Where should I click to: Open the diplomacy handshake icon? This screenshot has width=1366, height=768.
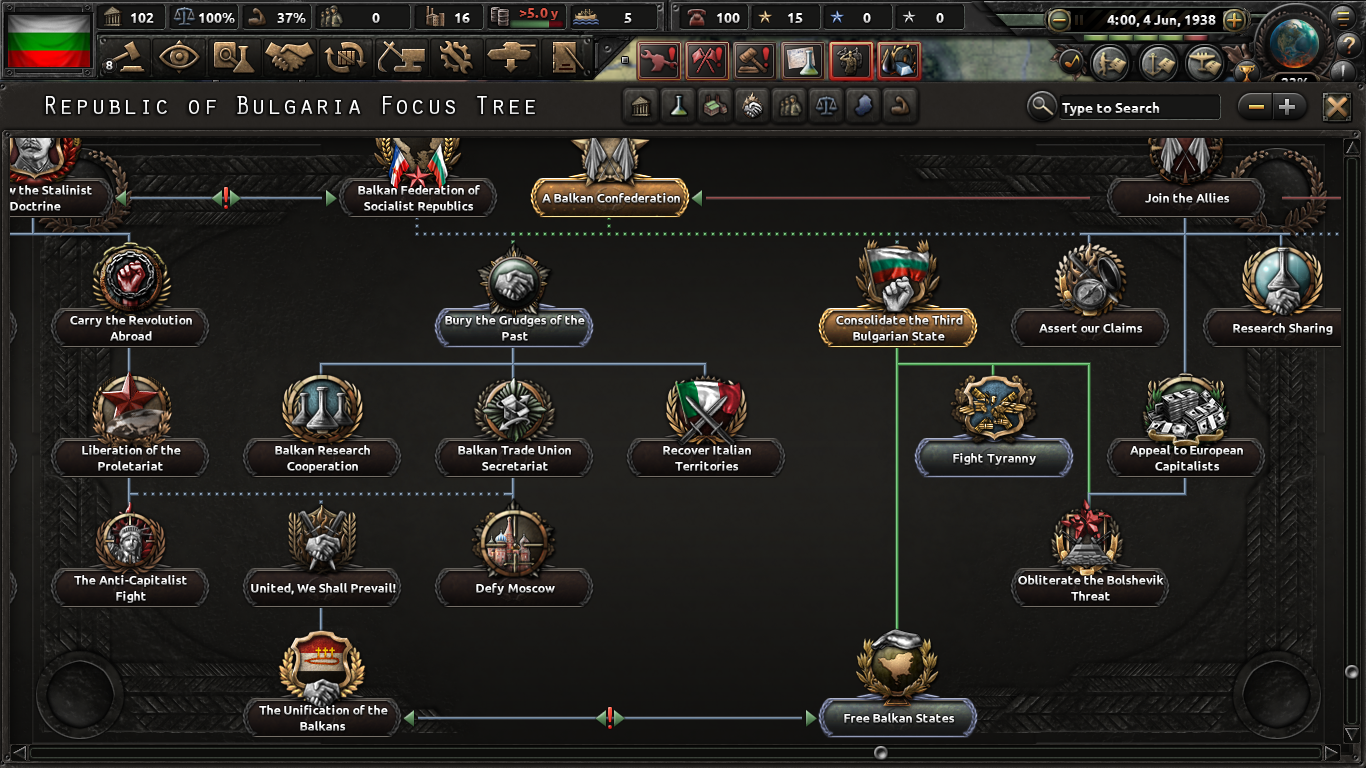[x=289, y=58]
